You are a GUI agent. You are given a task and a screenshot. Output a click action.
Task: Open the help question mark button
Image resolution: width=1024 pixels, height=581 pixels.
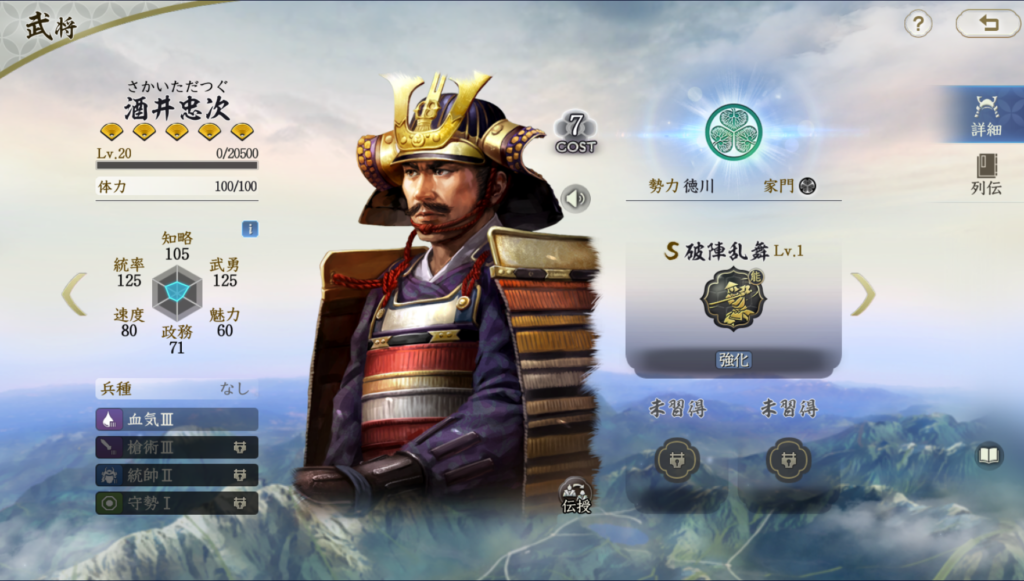tap(918, 24)
